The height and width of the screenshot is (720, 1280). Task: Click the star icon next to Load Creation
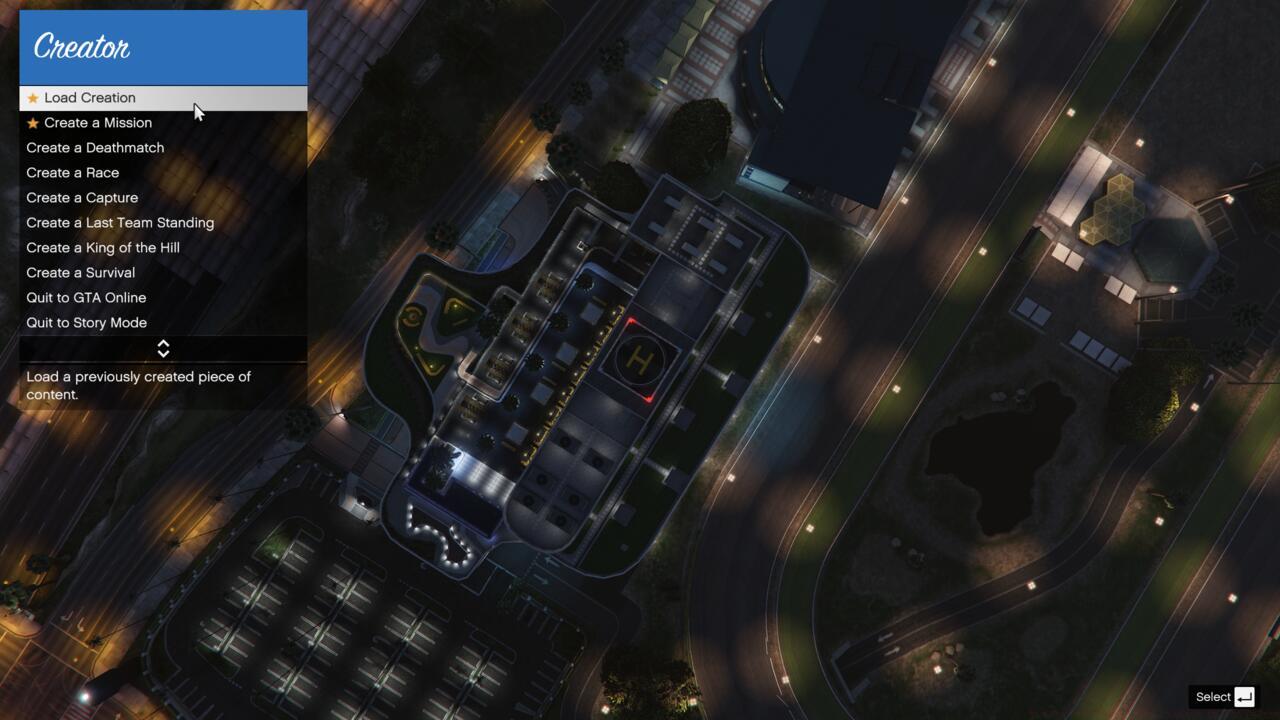click(x=33, y=97)
